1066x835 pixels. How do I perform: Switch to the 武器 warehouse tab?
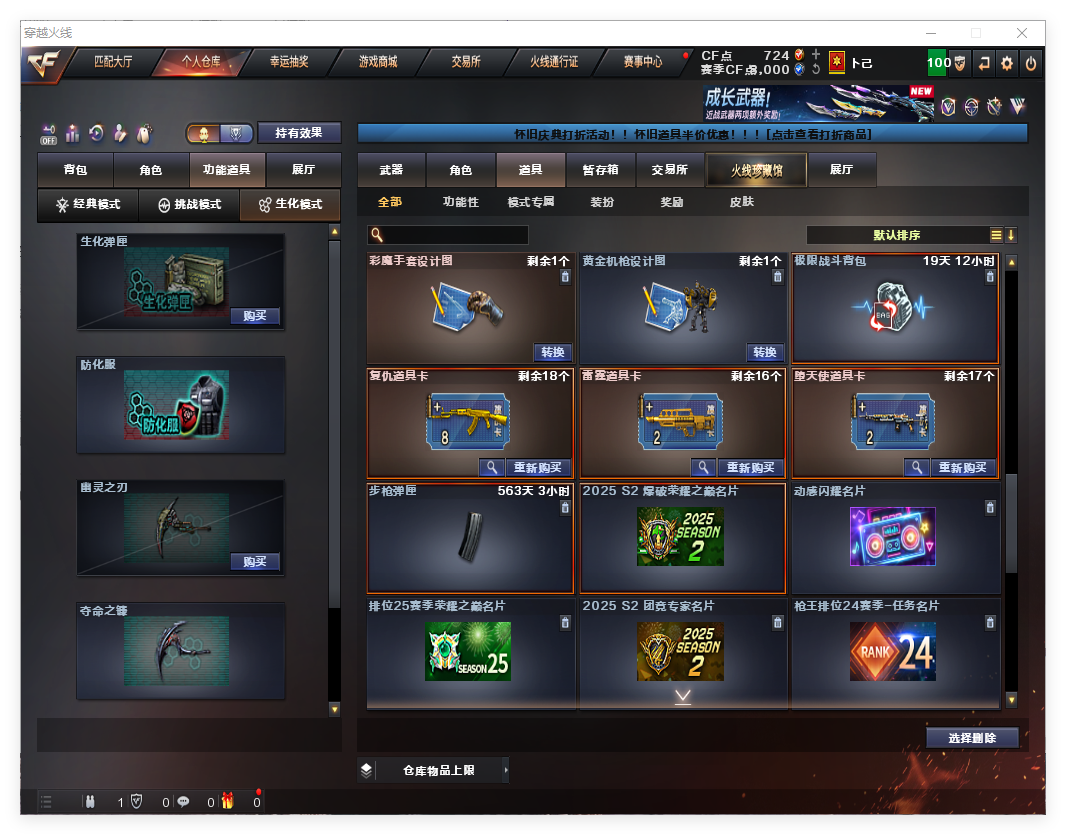click(x=391, y=170)
